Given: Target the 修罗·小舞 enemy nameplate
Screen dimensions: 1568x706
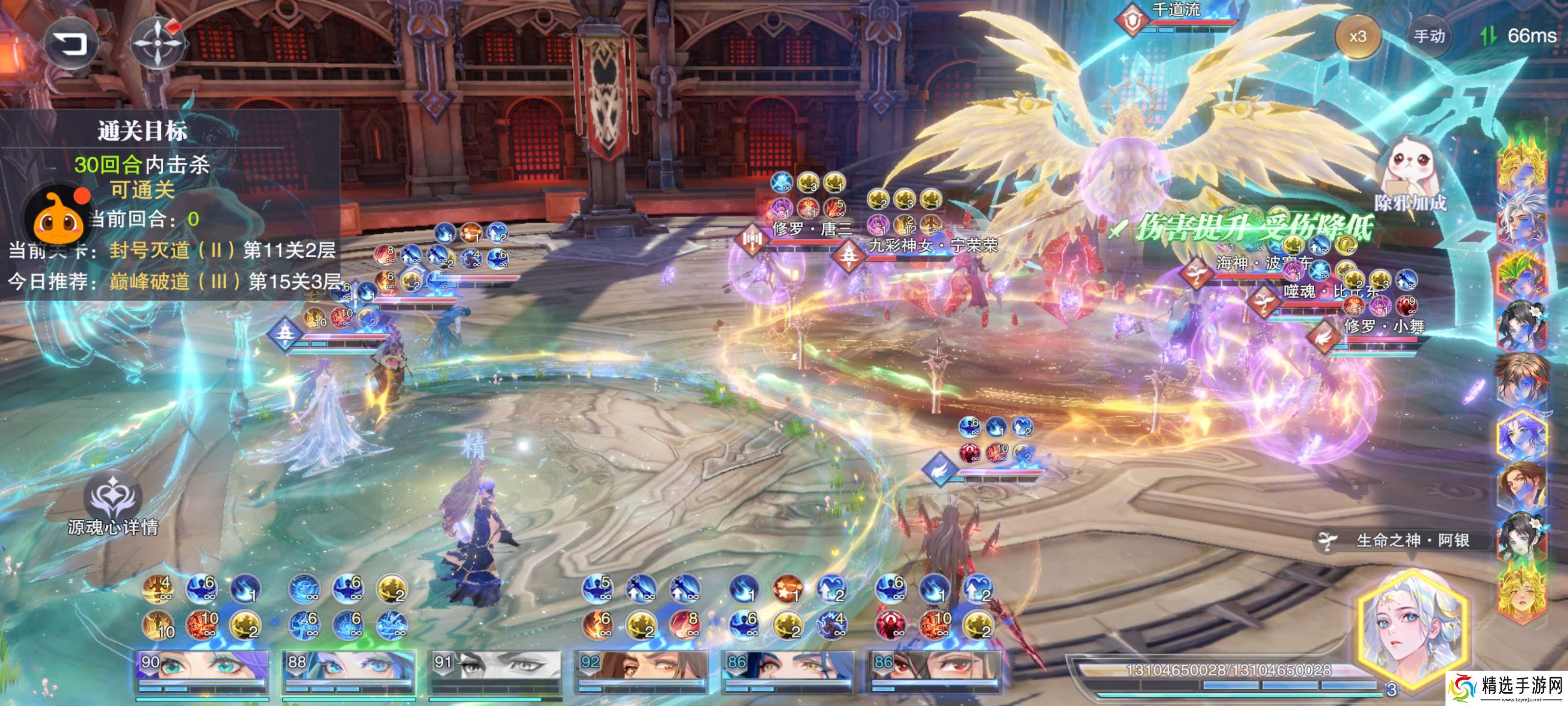Looking at the screenshot, I should 1384,327.
